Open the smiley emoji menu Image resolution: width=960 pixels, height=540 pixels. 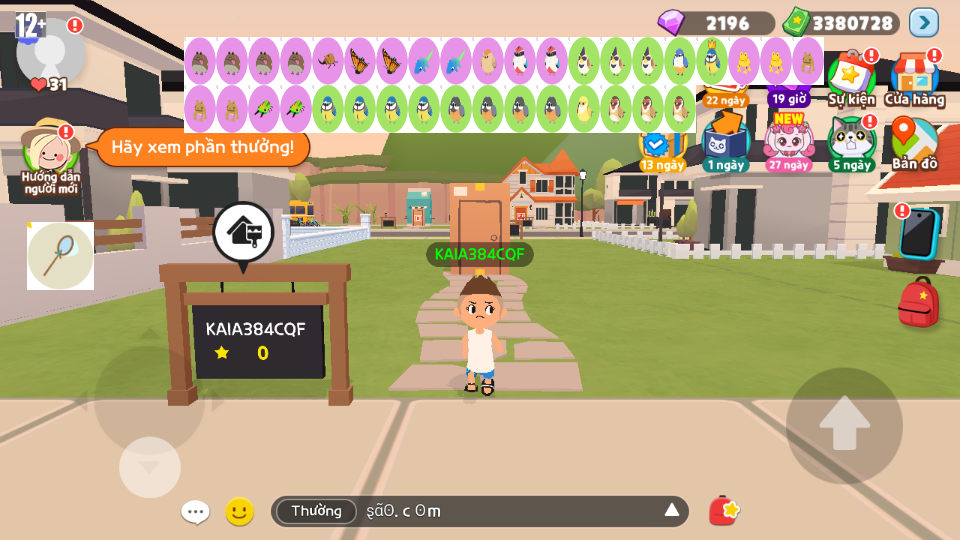click(x=239, y=512)
